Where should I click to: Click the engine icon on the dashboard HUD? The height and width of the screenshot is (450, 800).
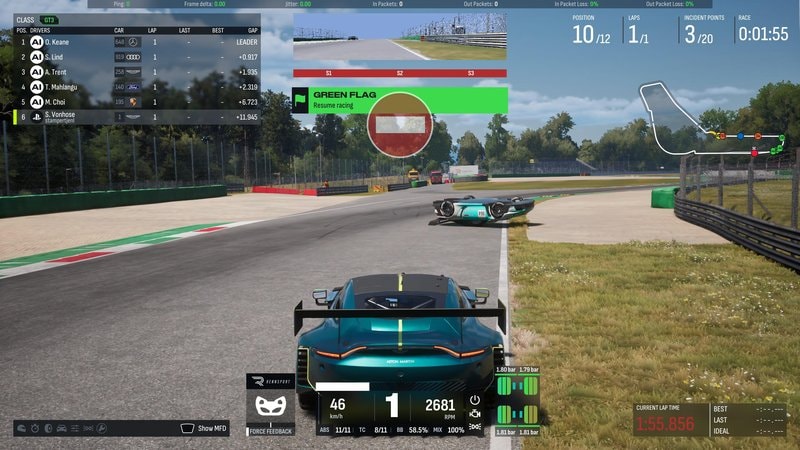[475, 413]
